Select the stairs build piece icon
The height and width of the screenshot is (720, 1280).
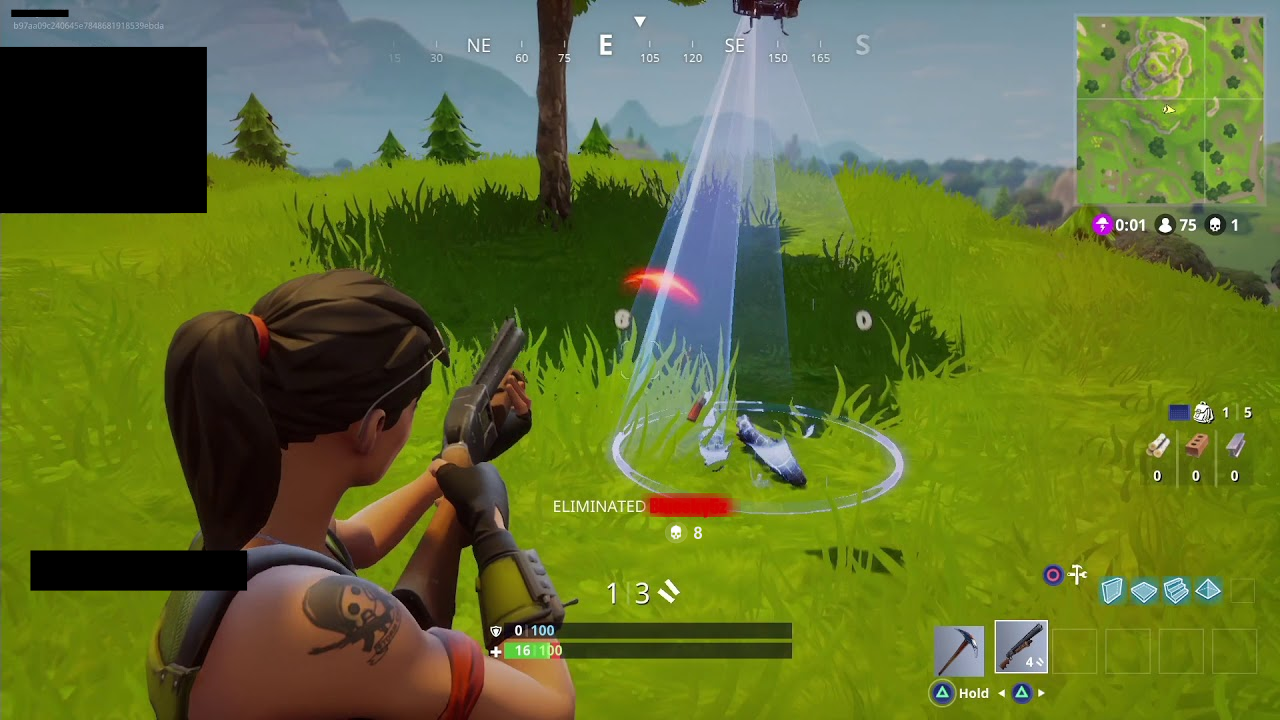(1176, 591)
